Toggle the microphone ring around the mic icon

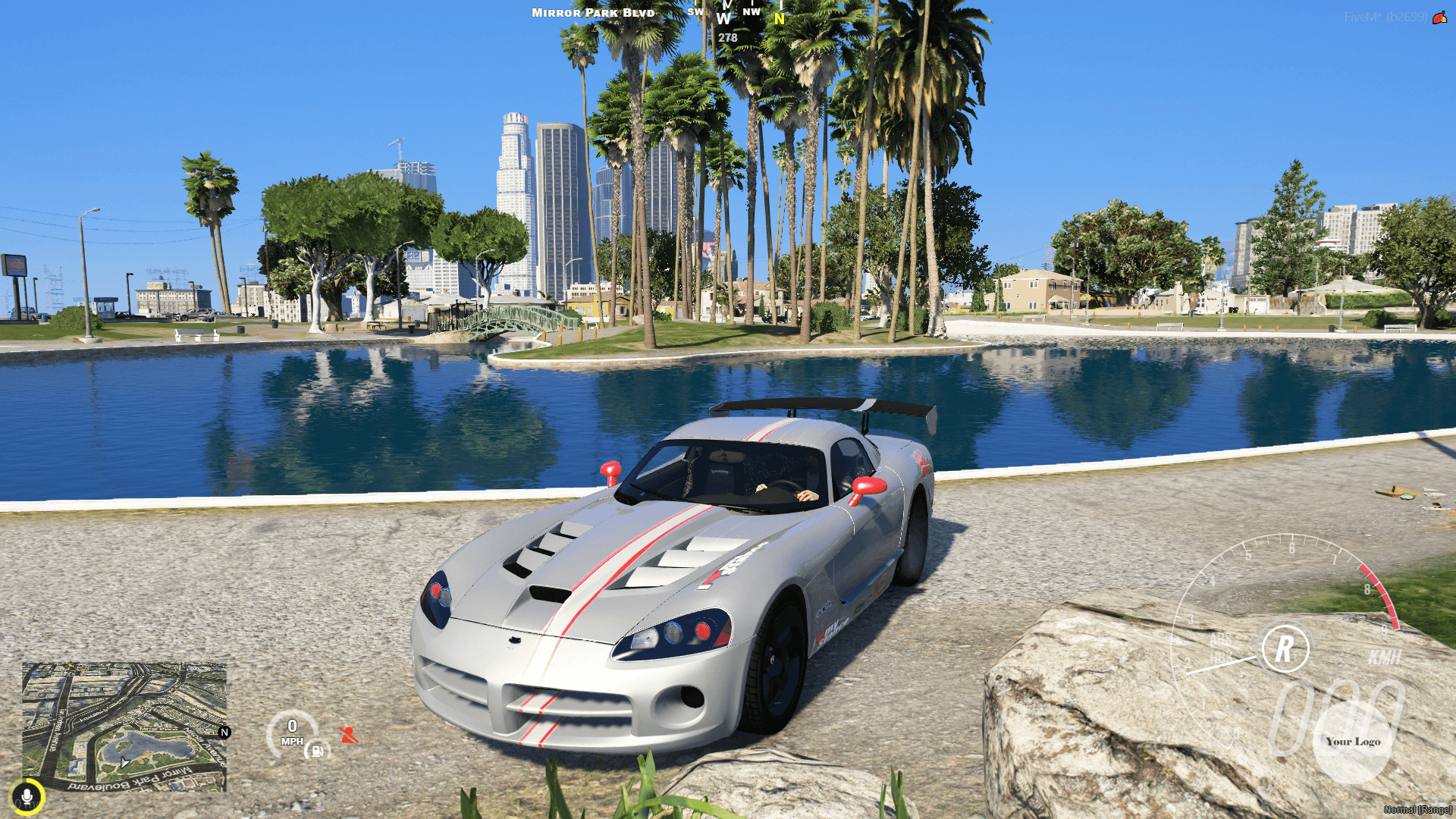coord(28,796)
